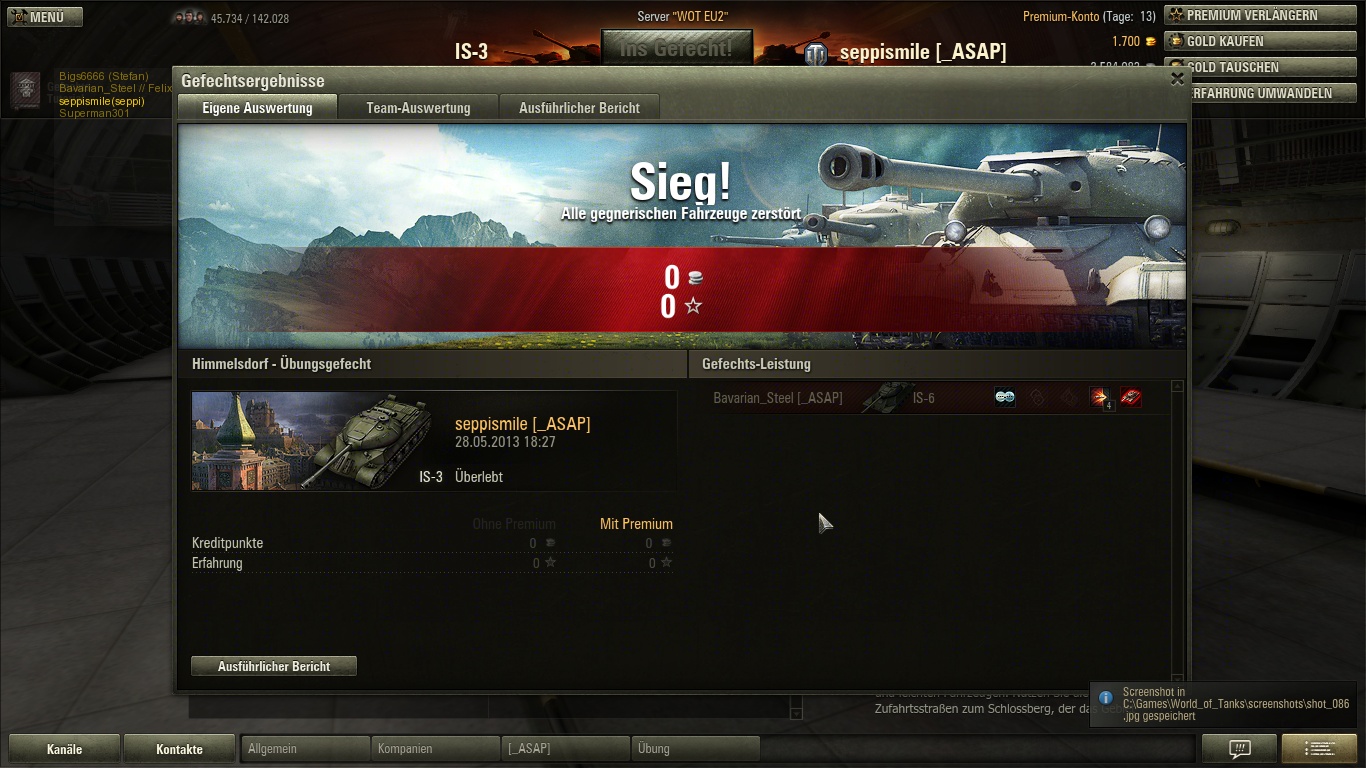Close the Gefechtsergebnisse window
The image size is (1366, 768).
[1177, 79]
